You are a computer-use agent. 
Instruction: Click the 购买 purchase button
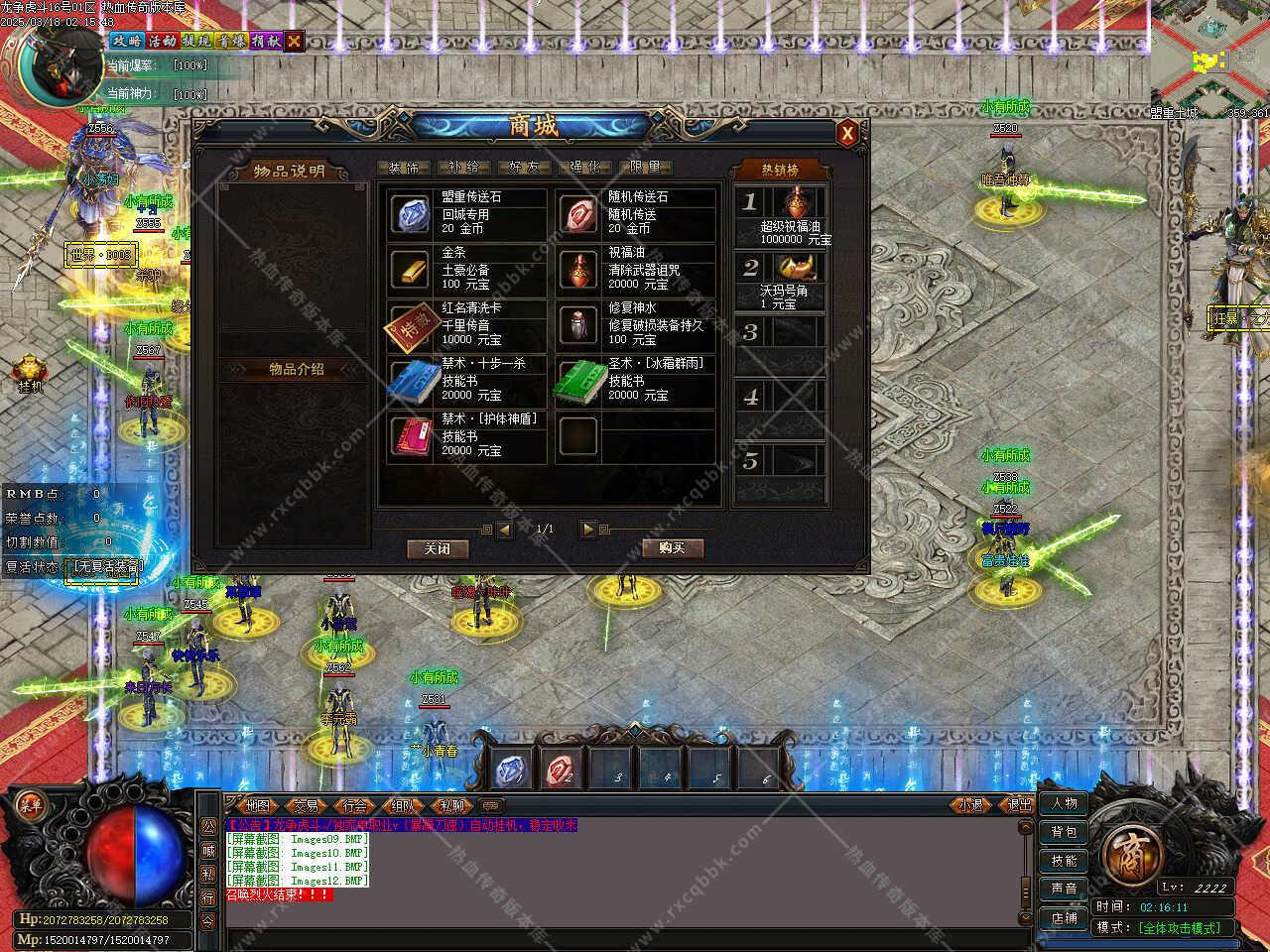pos(672,548)
